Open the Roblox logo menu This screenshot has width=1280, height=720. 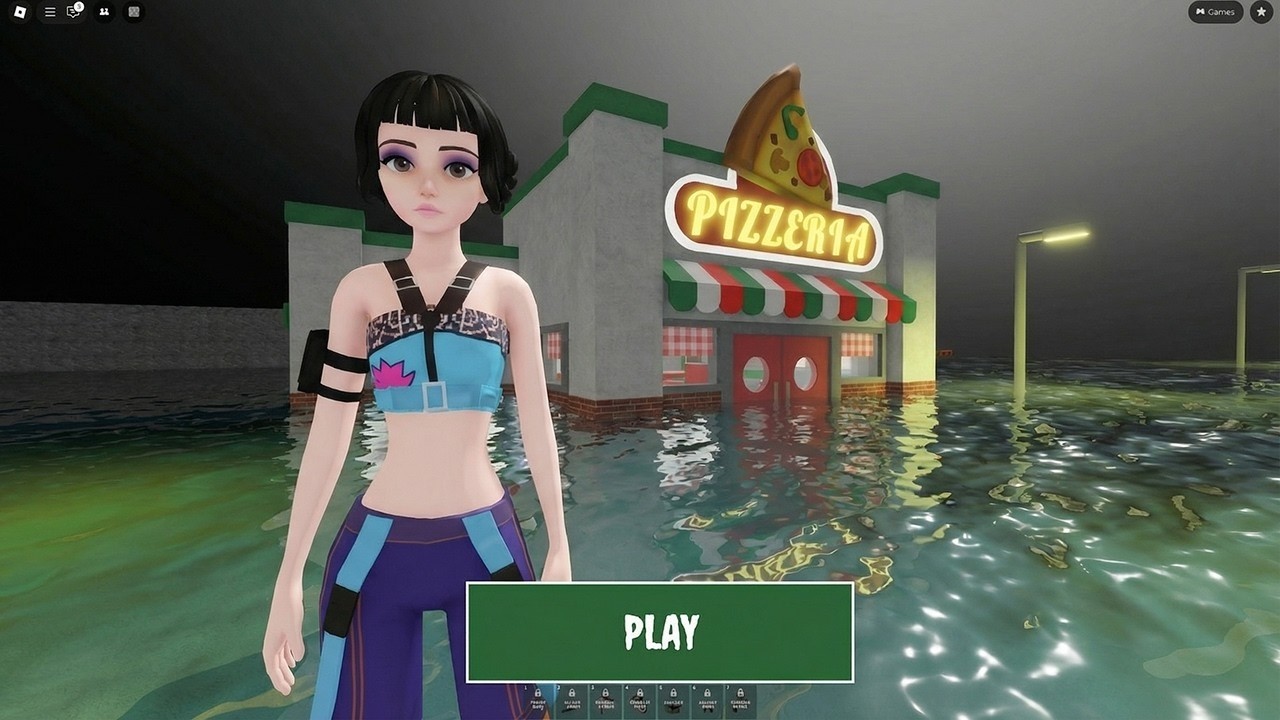click(x=20, y=12)
